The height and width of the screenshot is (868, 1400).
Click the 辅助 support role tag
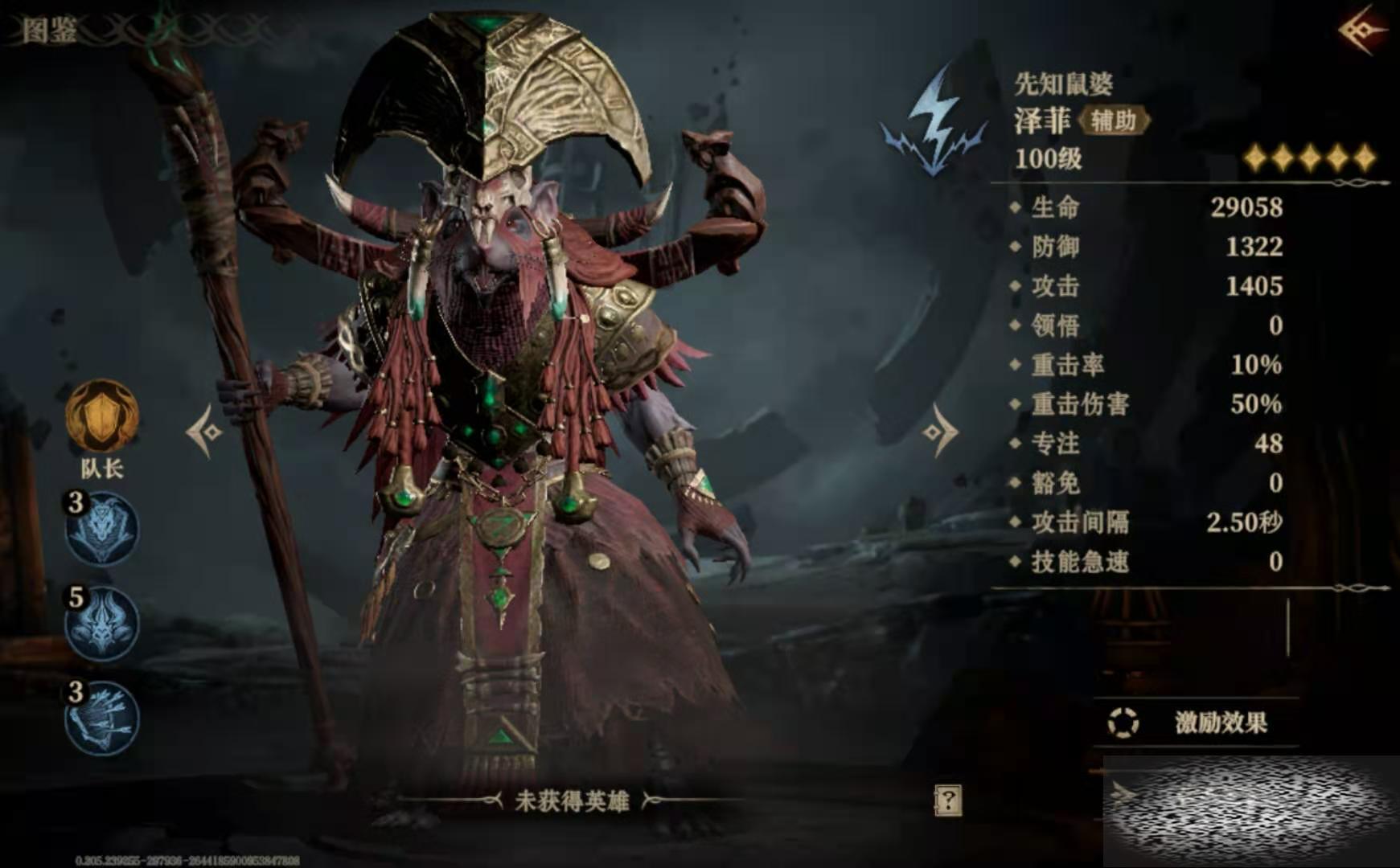pyautogui.click(x=1114, y=121)
